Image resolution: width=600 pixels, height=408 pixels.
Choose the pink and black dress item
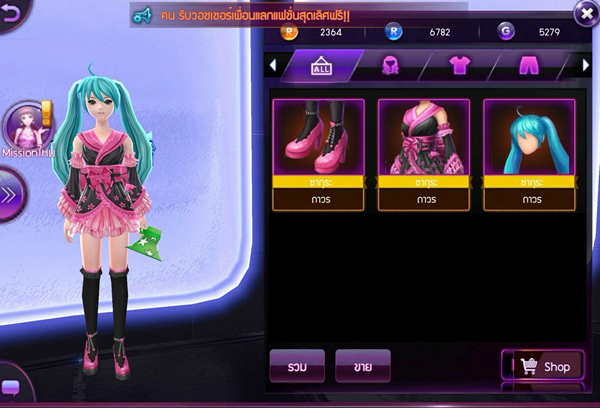pos(424,137)
